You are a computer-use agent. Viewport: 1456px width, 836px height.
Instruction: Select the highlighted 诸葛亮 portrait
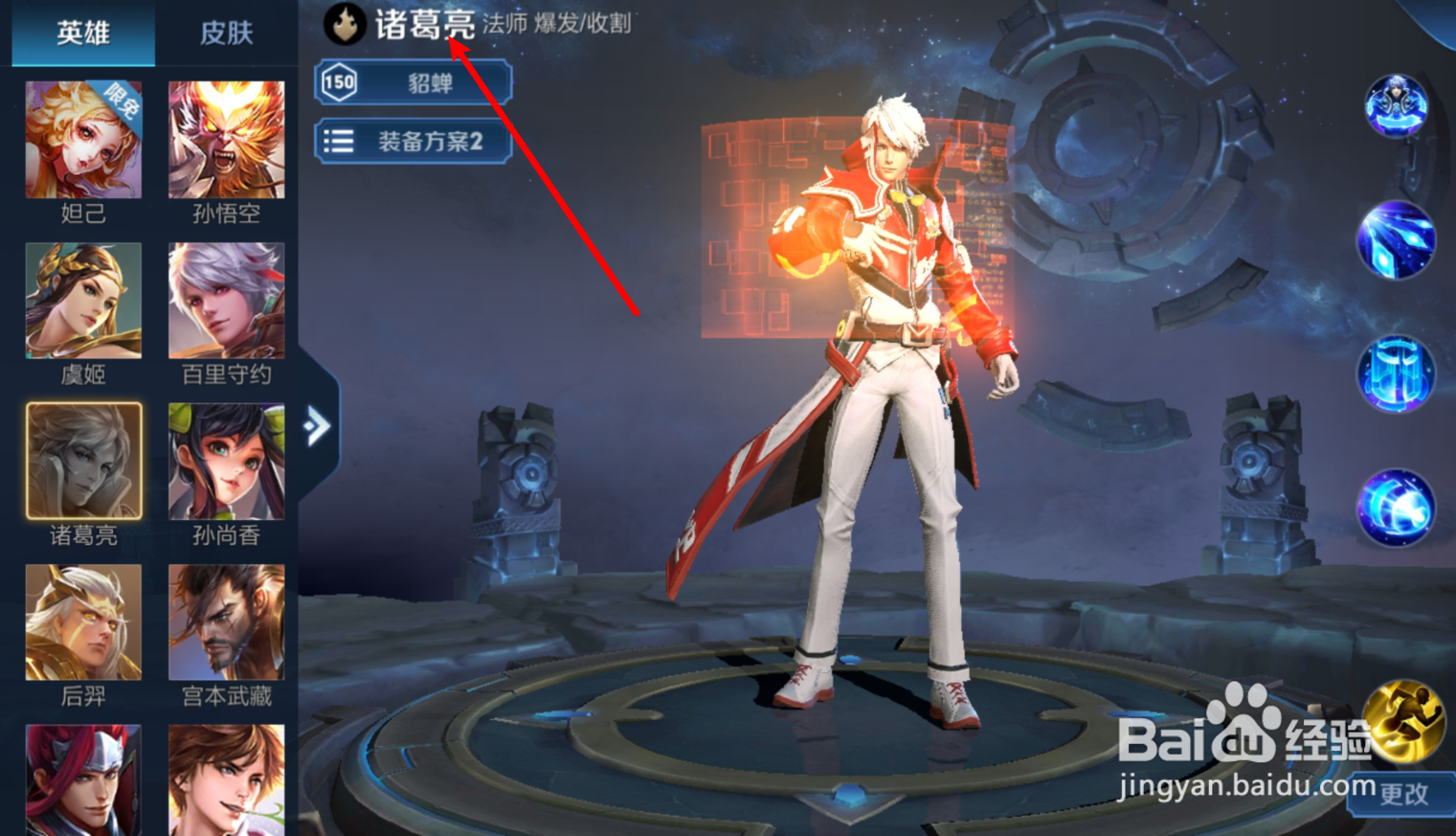click(x=82, y=461)
